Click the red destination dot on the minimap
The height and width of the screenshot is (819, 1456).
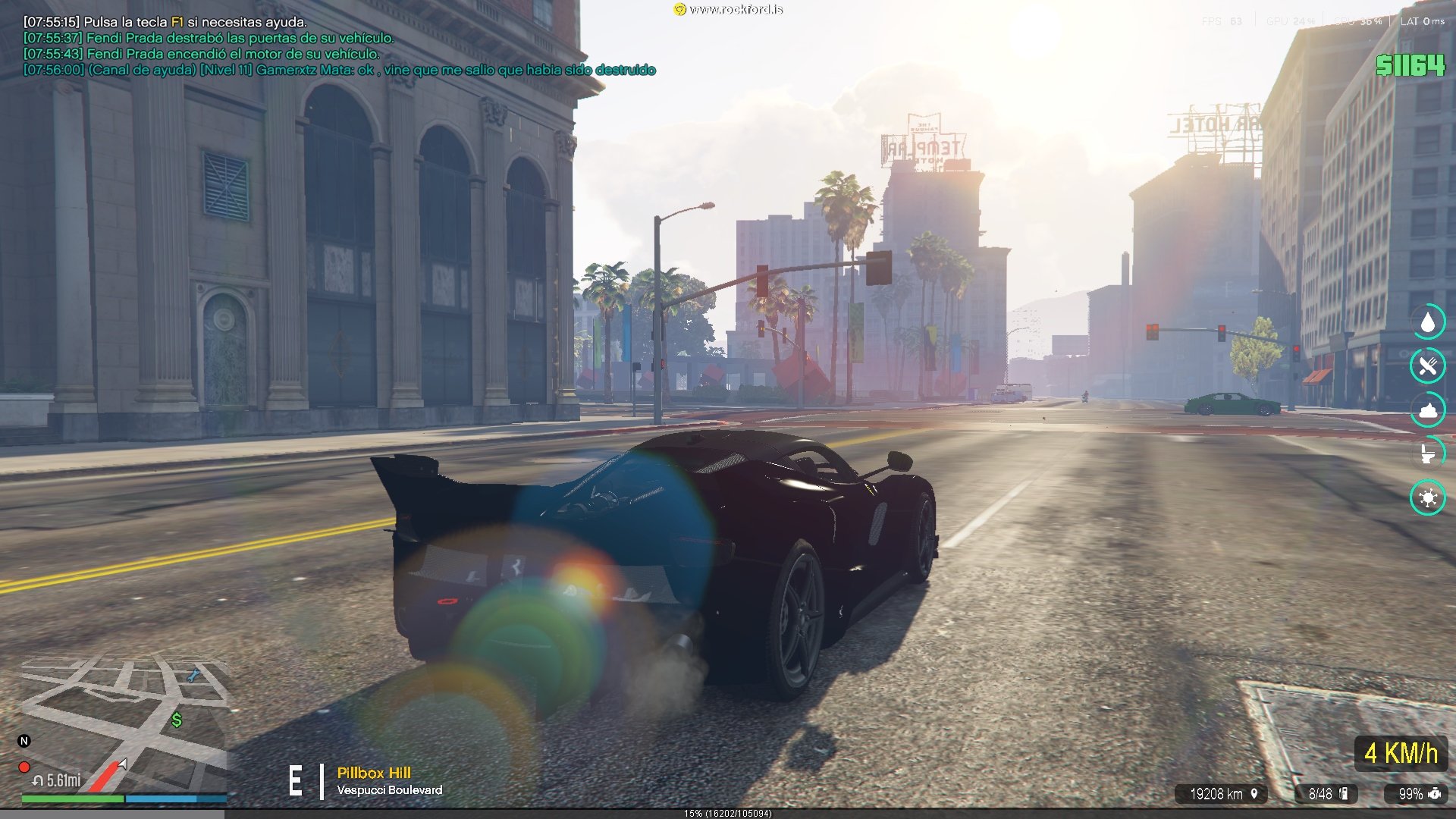click(x=24, y=767)
